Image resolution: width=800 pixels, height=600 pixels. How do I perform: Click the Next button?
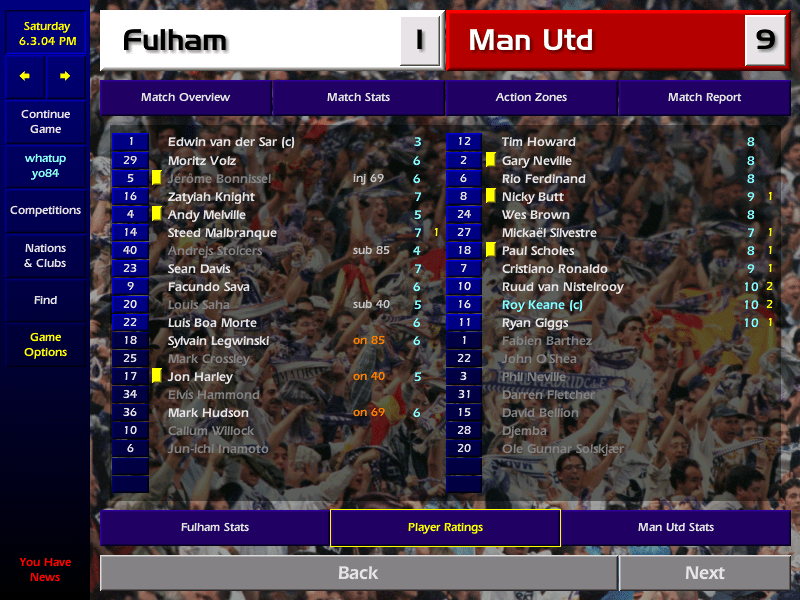coord(704,573)
